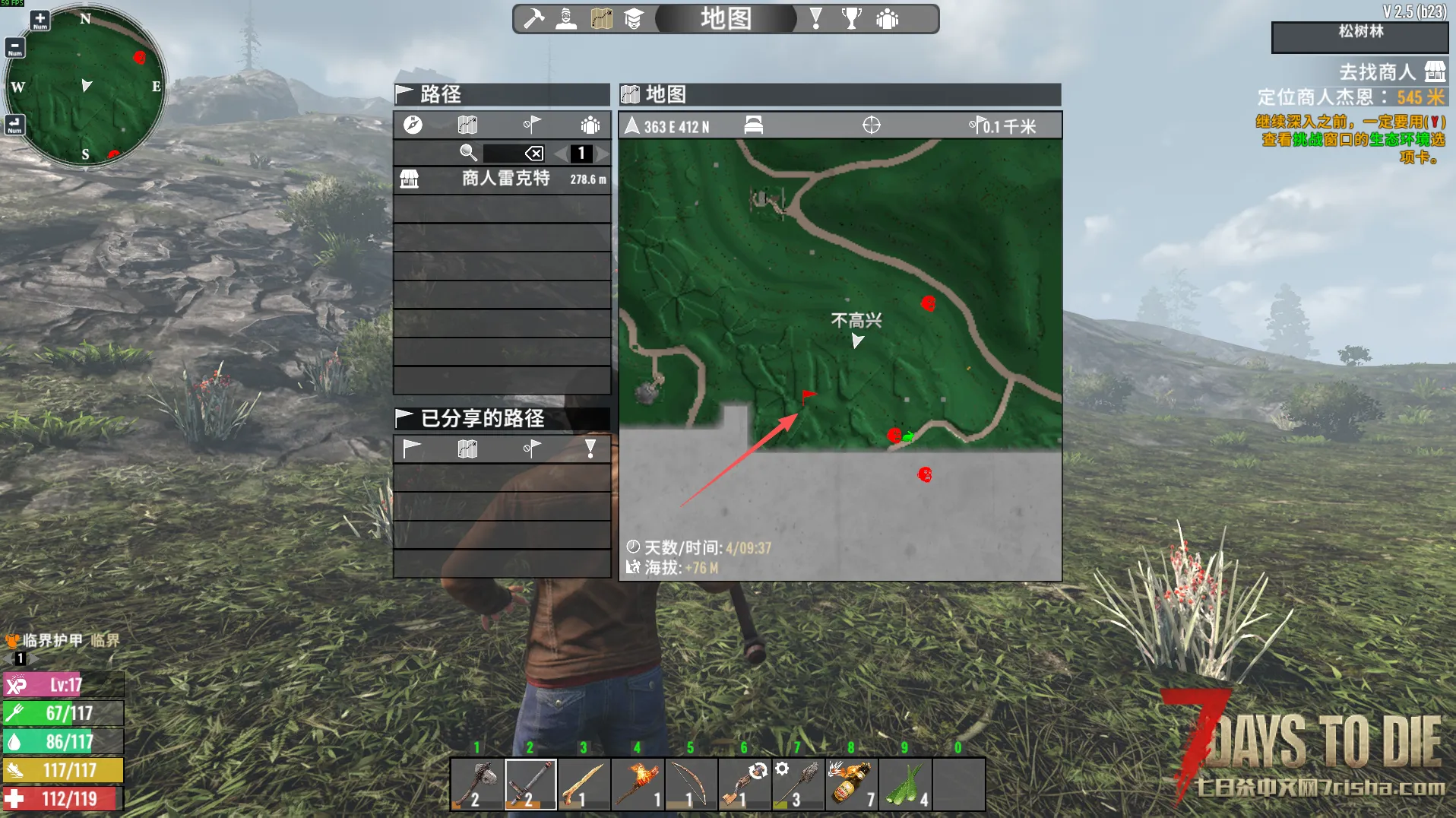Open the players tab in the top bar
Screen dimensions: 1456x818
(887, 18)
